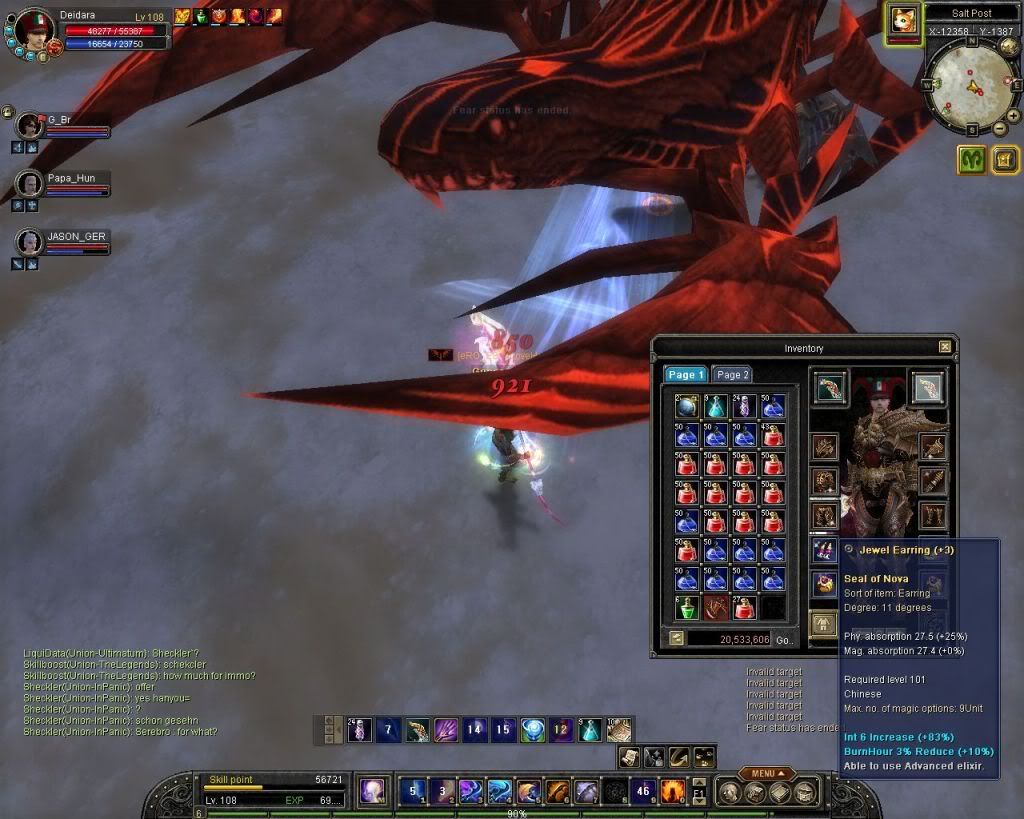Select the green potion in the inventory
Viewport: 1024px width, 819px height.
pos(687,606)
